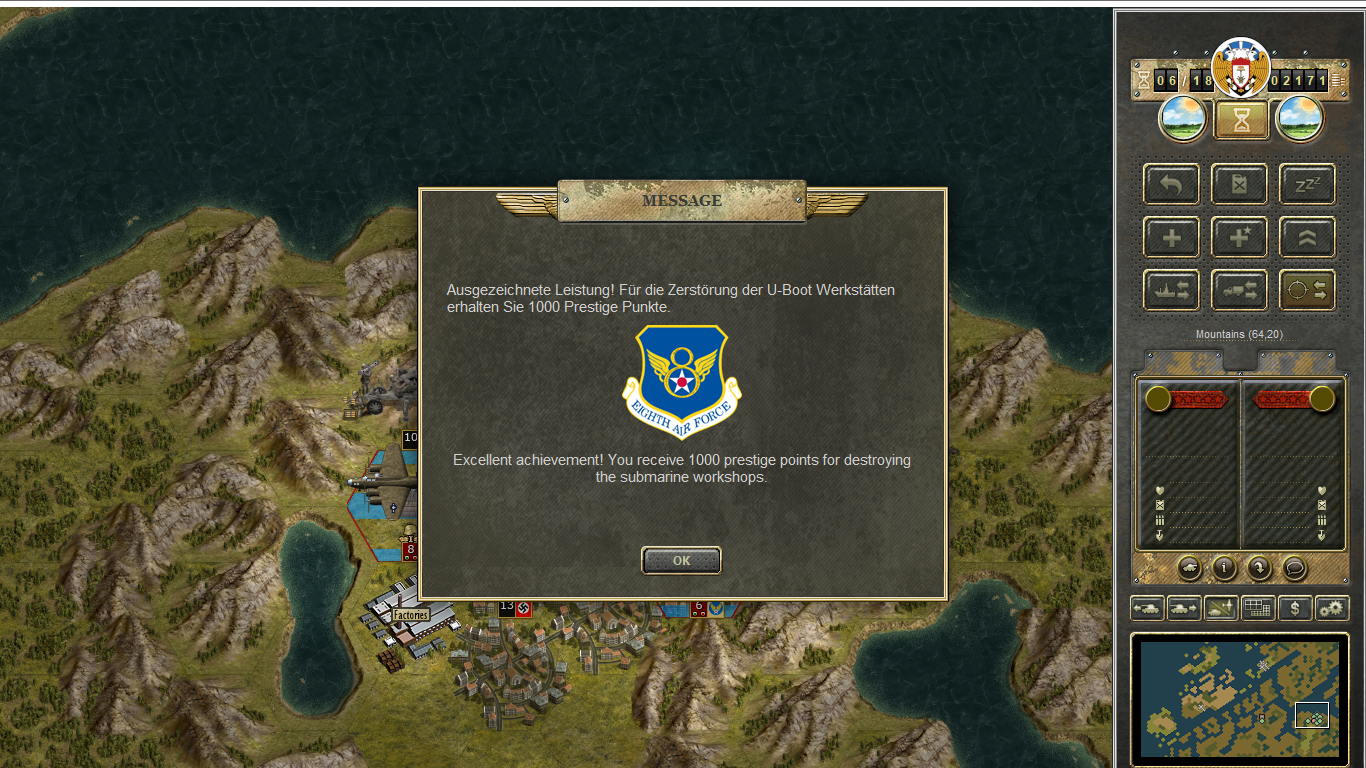Undo the last move with the arrow button
The width and height of the screenshot is (1366, 768).
click(x=1171, y=184)
